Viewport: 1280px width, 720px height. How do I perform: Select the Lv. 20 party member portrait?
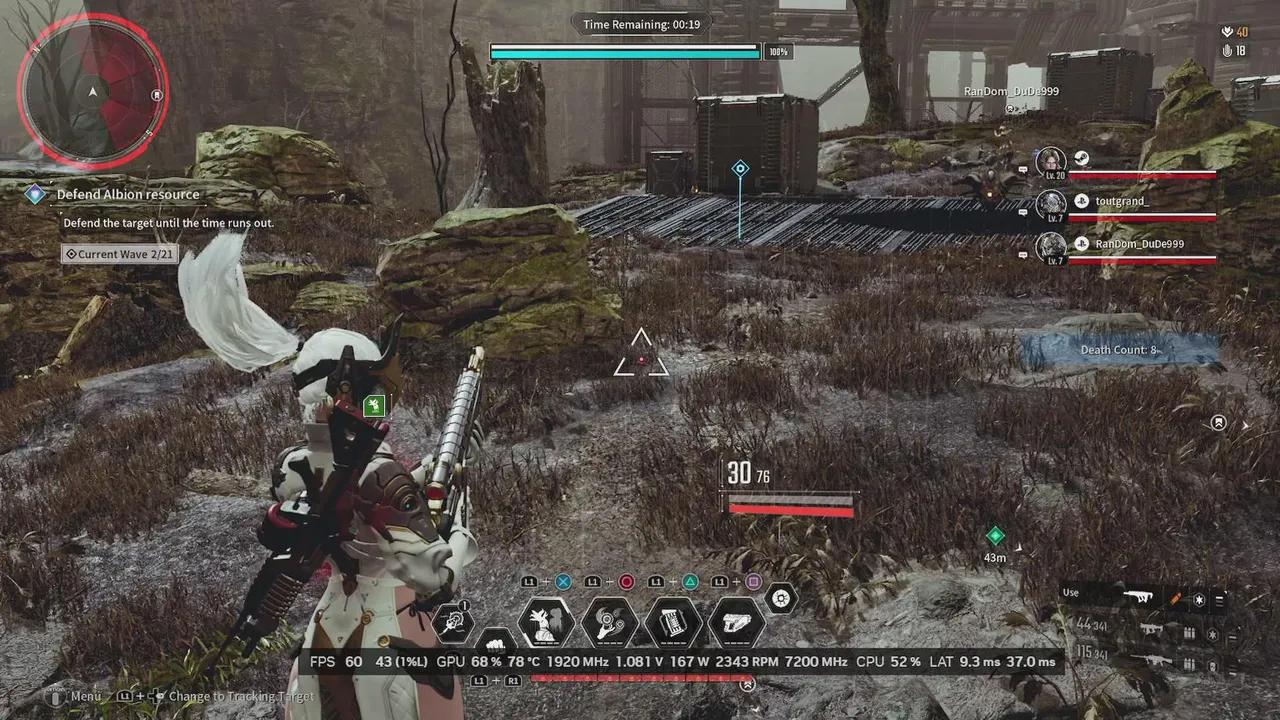[1051, 160]
